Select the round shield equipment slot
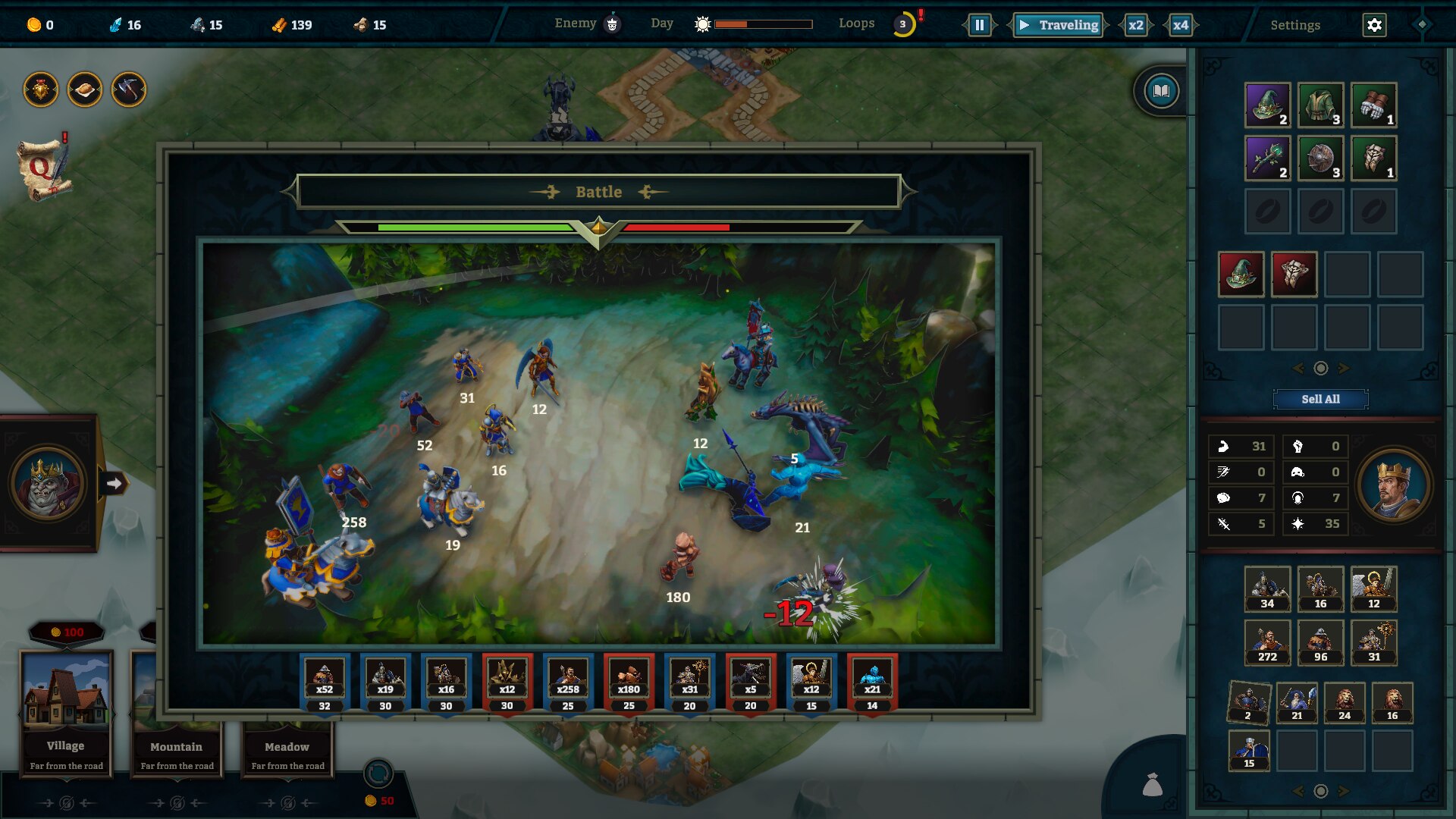1456x819 pixels. click(1320, 158)
